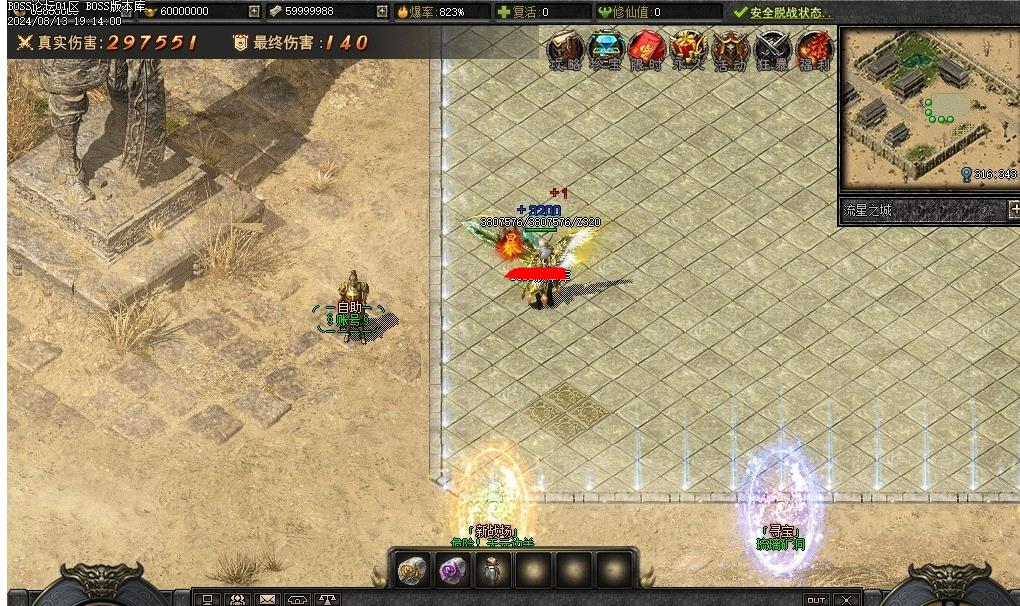Open the 攻略 strategy guide icon
Screen dimensions: 1020x606
pyautogui.click(x=566, y=49)
